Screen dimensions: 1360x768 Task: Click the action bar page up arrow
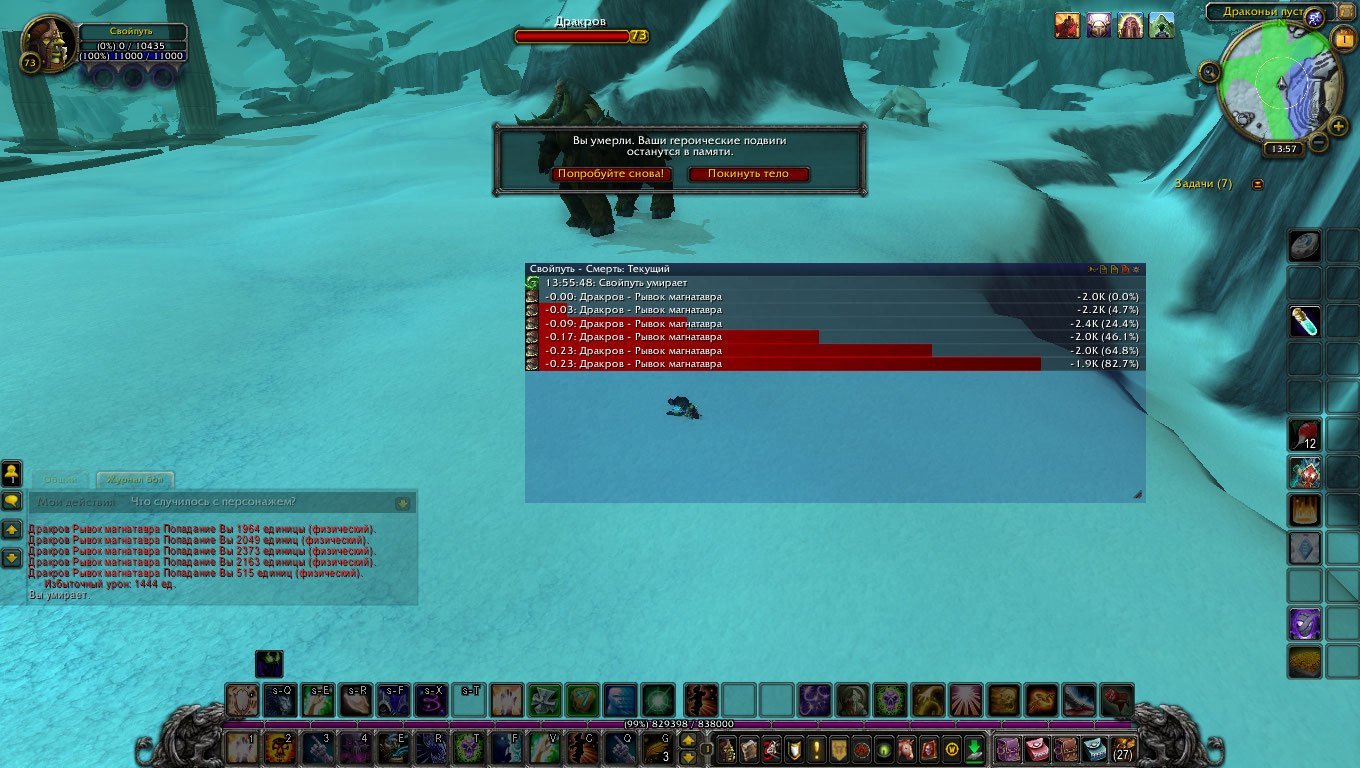pos(688,742)
